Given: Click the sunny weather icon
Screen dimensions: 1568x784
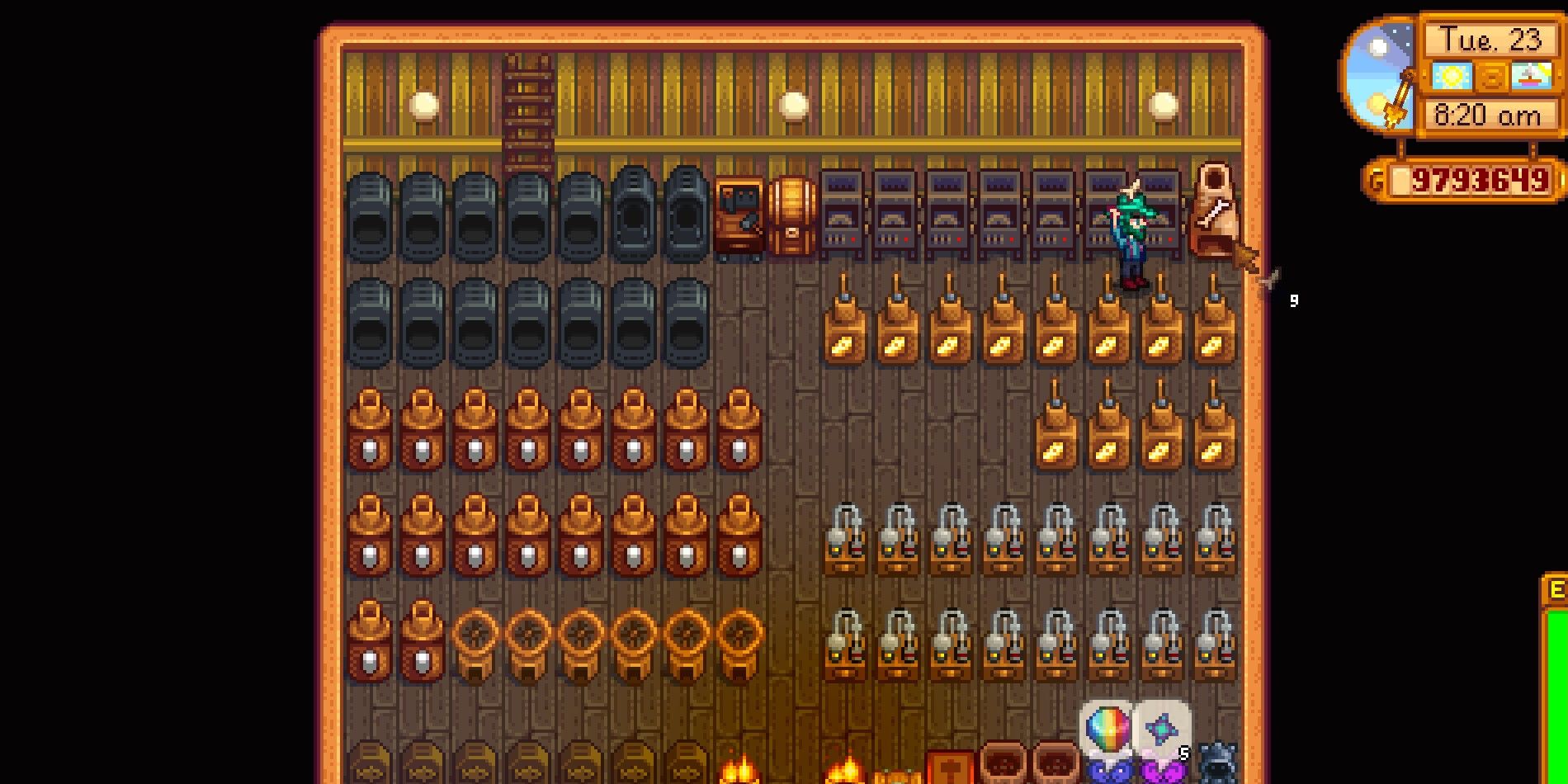Looking at the screenshot, I should (x=1452, y=77).
